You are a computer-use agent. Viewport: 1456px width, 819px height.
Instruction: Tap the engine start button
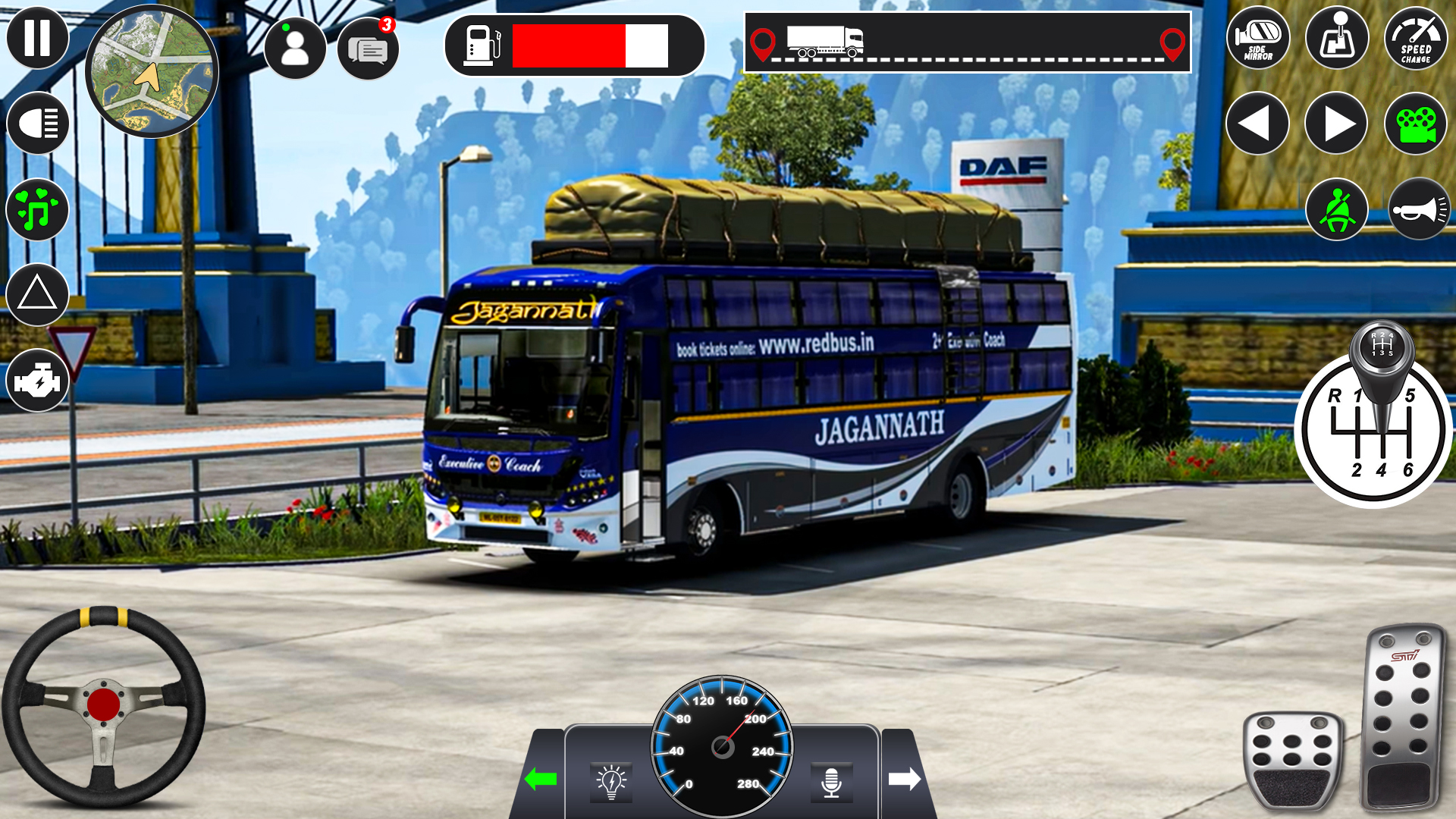37,381
